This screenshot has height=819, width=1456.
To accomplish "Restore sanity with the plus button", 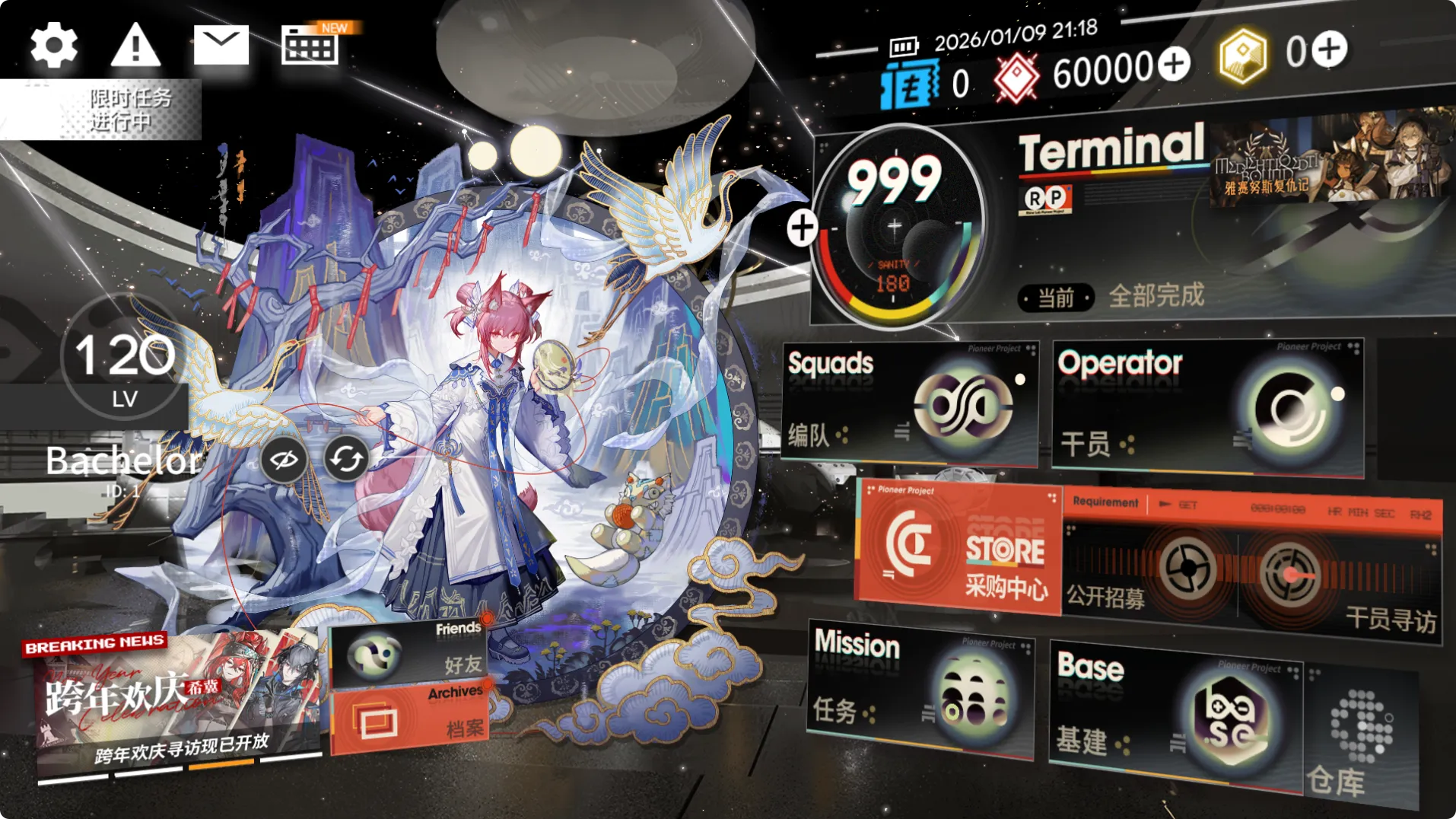I will click(802, 228).
